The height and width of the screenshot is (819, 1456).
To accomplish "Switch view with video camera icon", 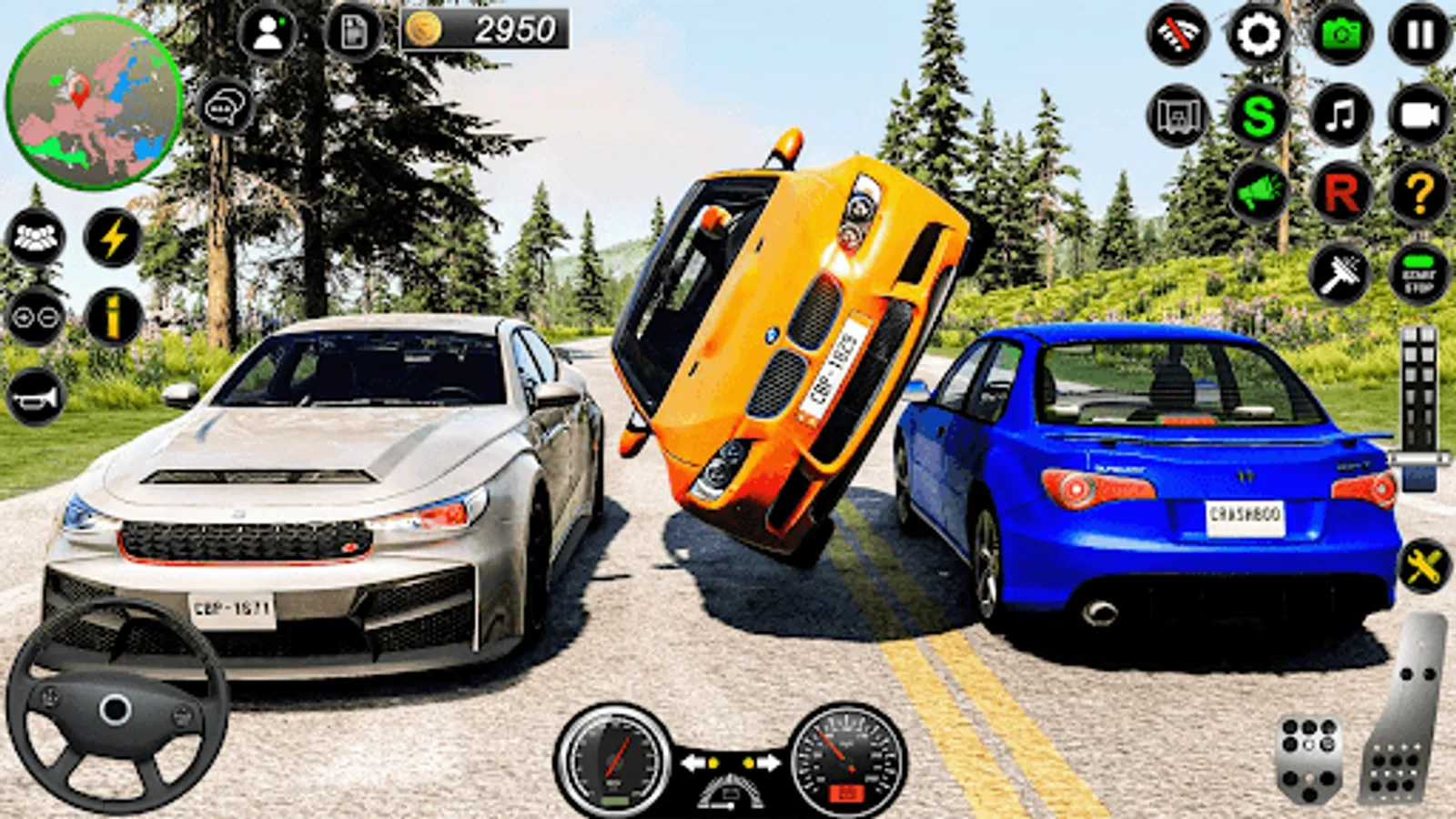I will click(x=1420, y=116).
